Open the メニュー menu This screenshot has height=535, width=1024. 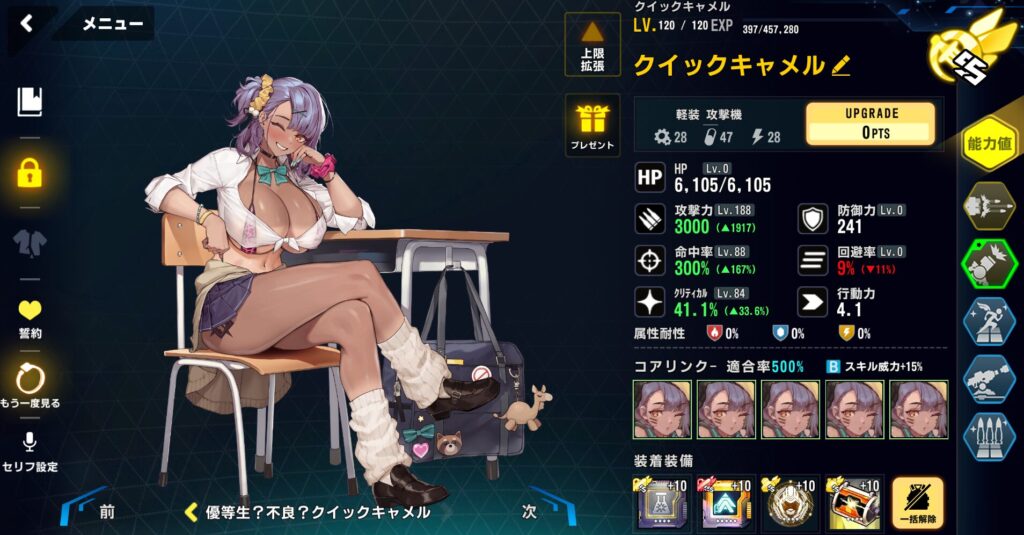tap(111, 24)
